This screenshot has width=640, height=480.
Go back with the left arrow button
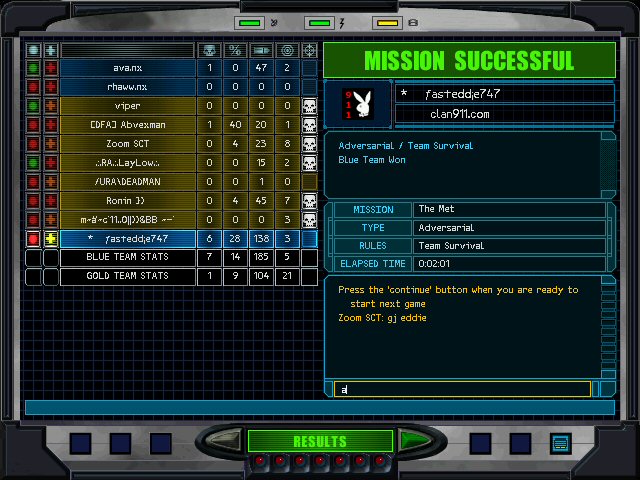(x=225, y=441)
